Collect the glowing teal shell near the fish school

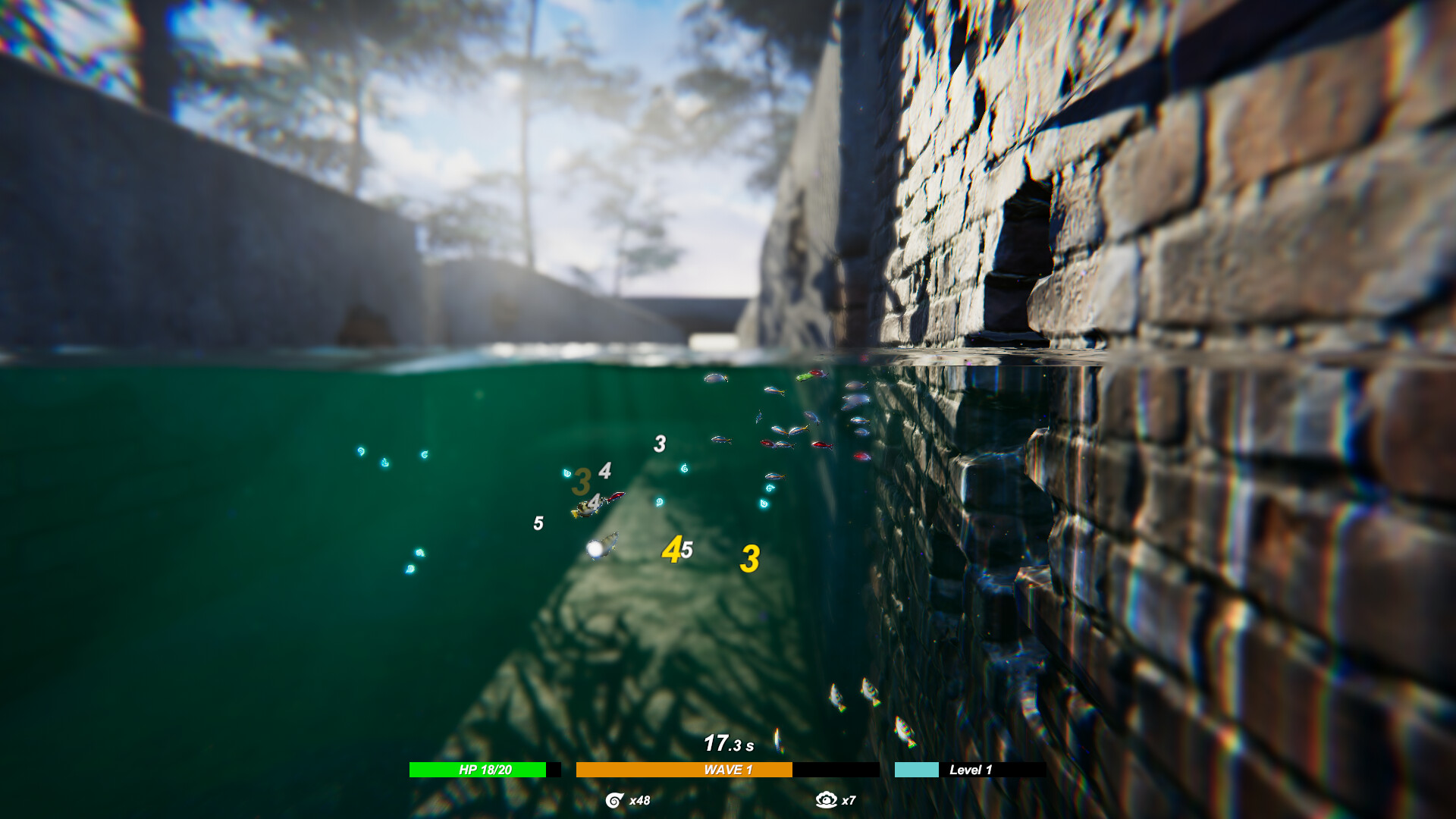click(769, 488)
